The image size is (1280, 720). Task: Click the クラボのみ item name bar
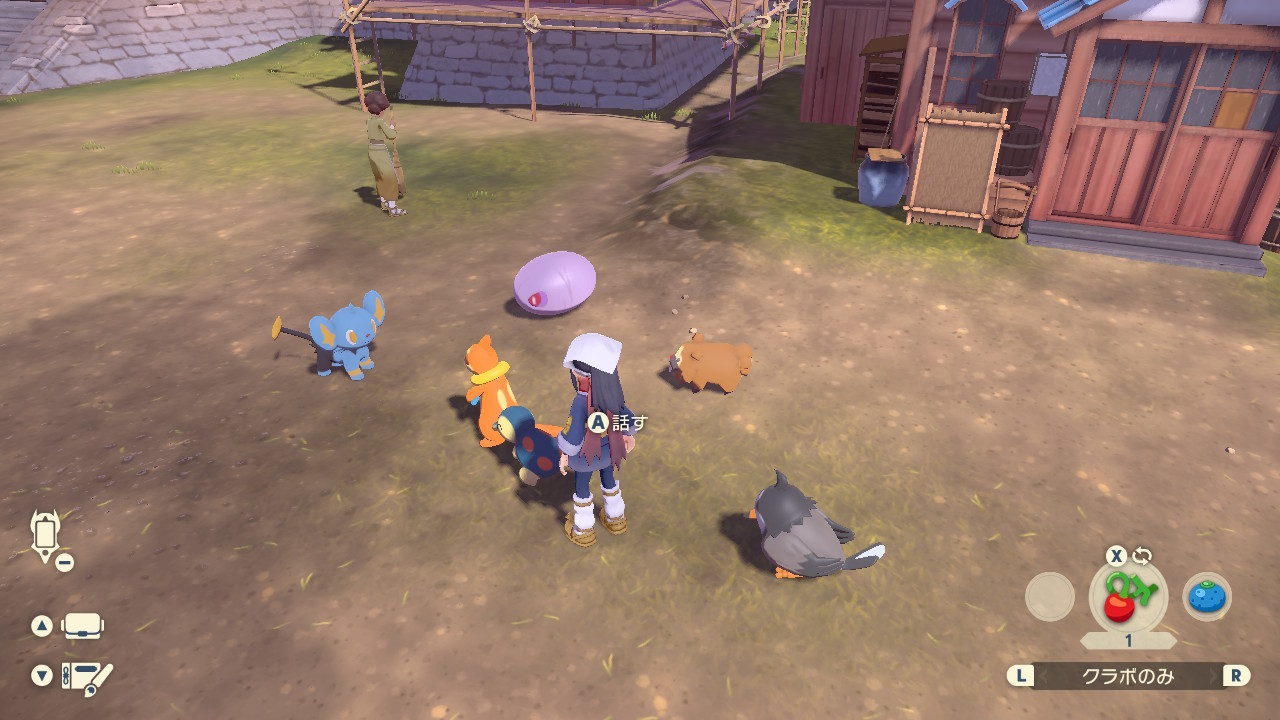coord(1128,676)
